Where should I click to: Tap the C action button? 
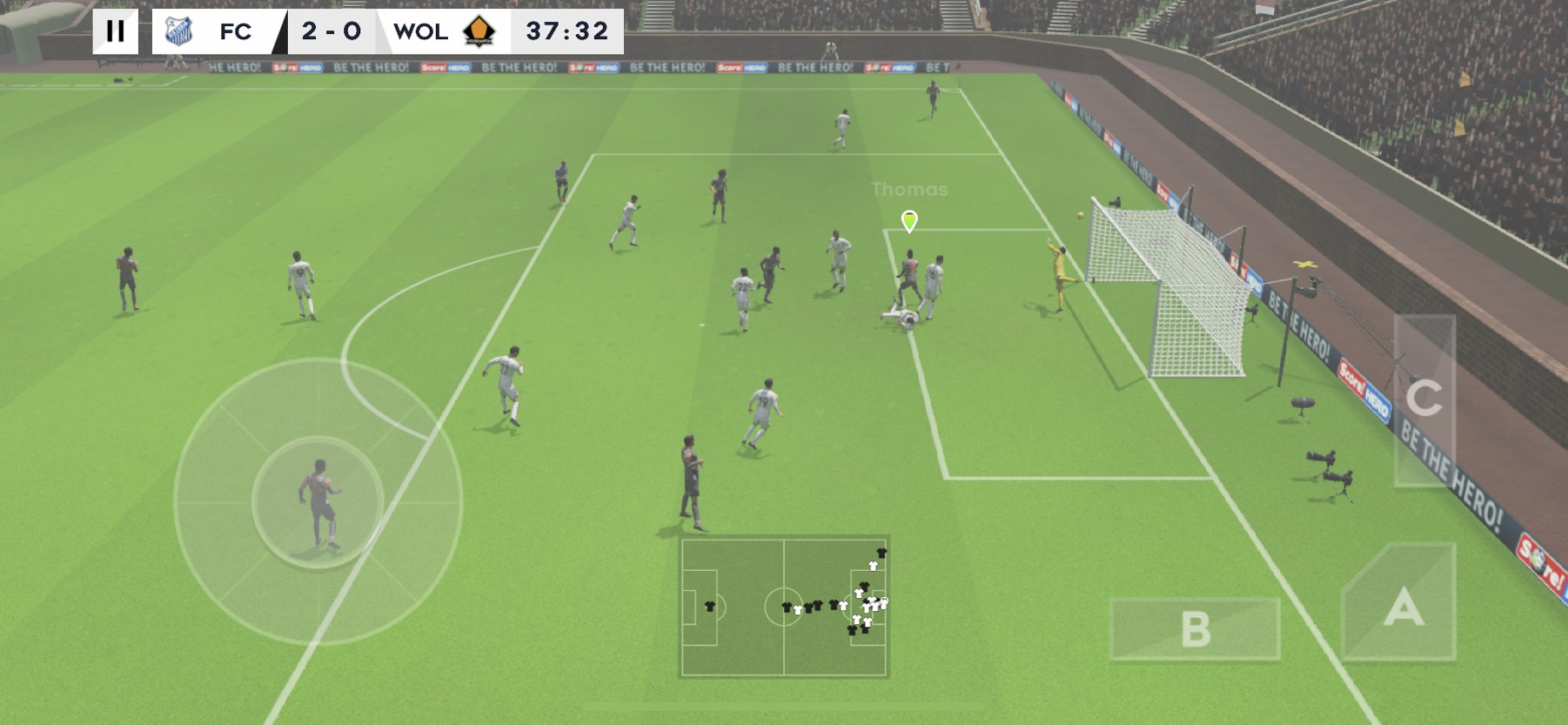1424,399
